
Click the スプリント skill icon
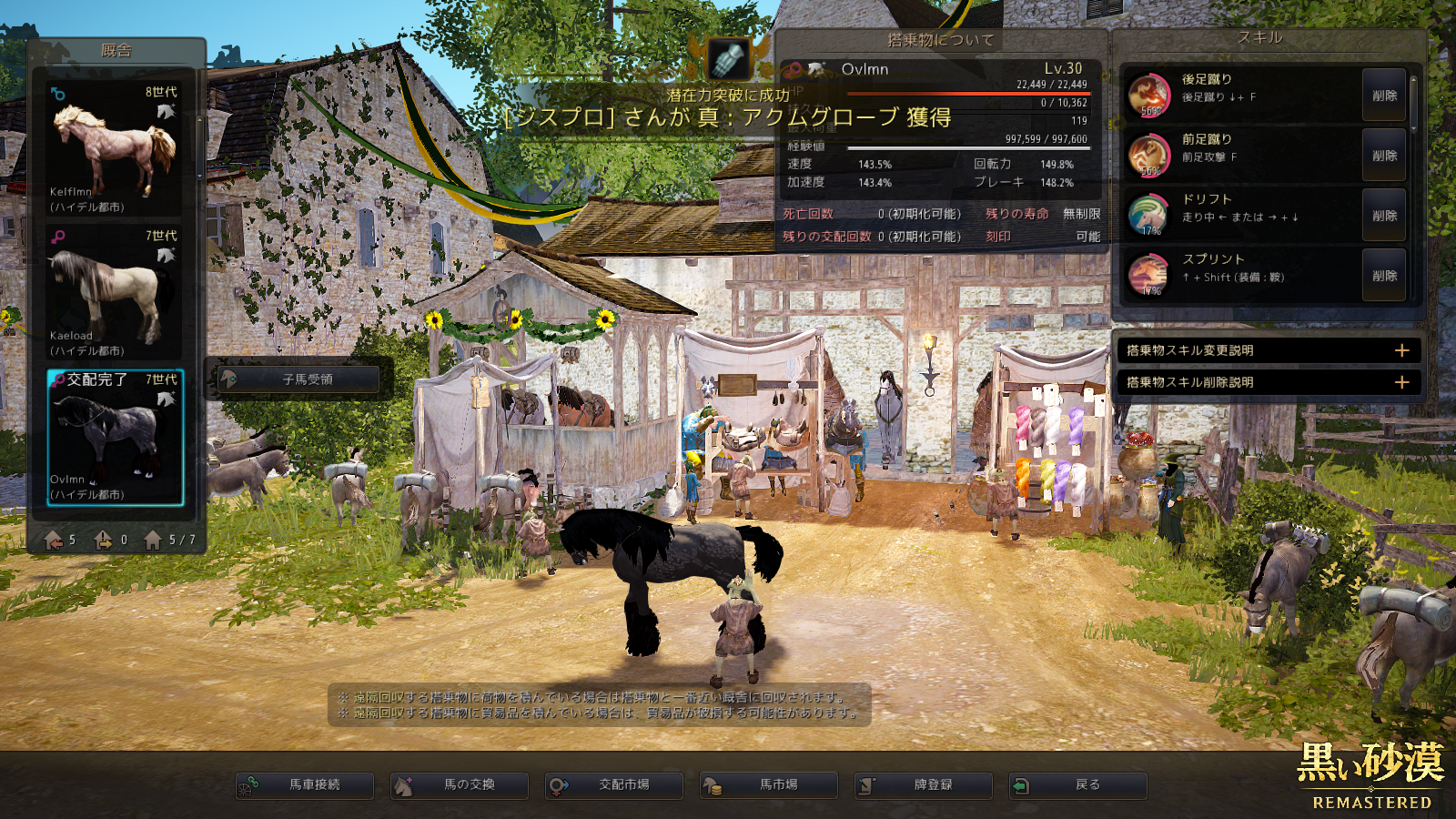(x=1148, y=275)
